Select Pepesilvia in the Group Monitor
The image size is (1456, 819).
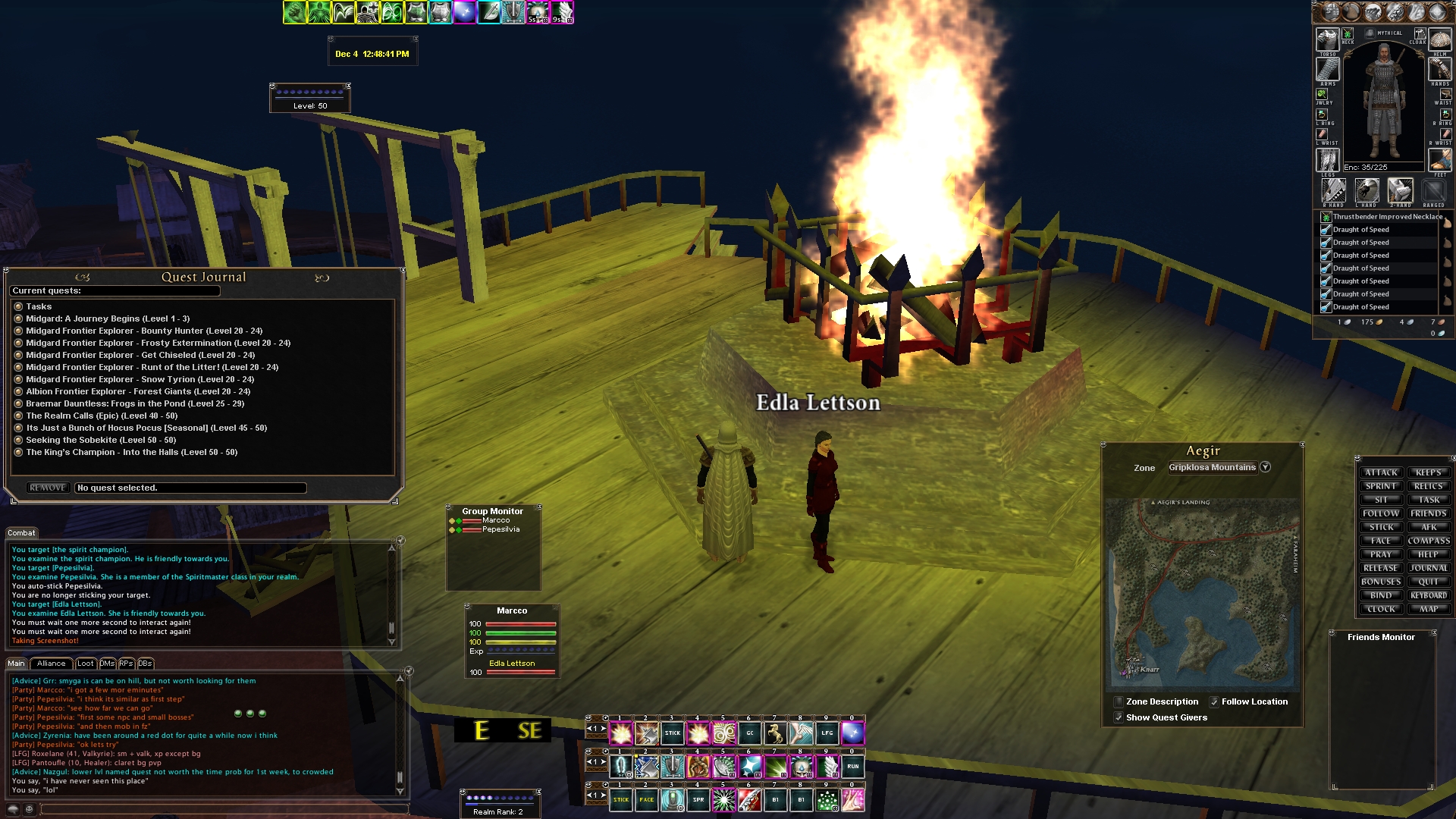[x=500, y=529]
